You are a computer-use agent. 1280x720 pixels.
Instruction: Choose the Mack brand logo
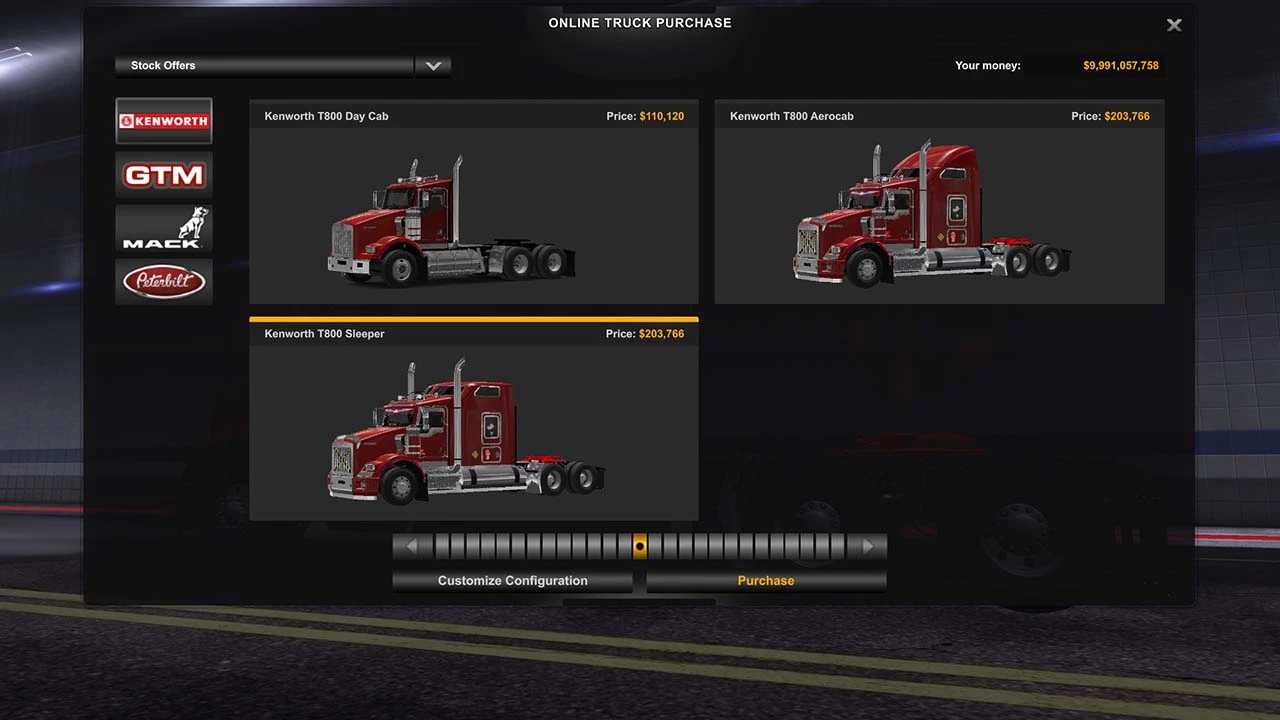(164, 228)
